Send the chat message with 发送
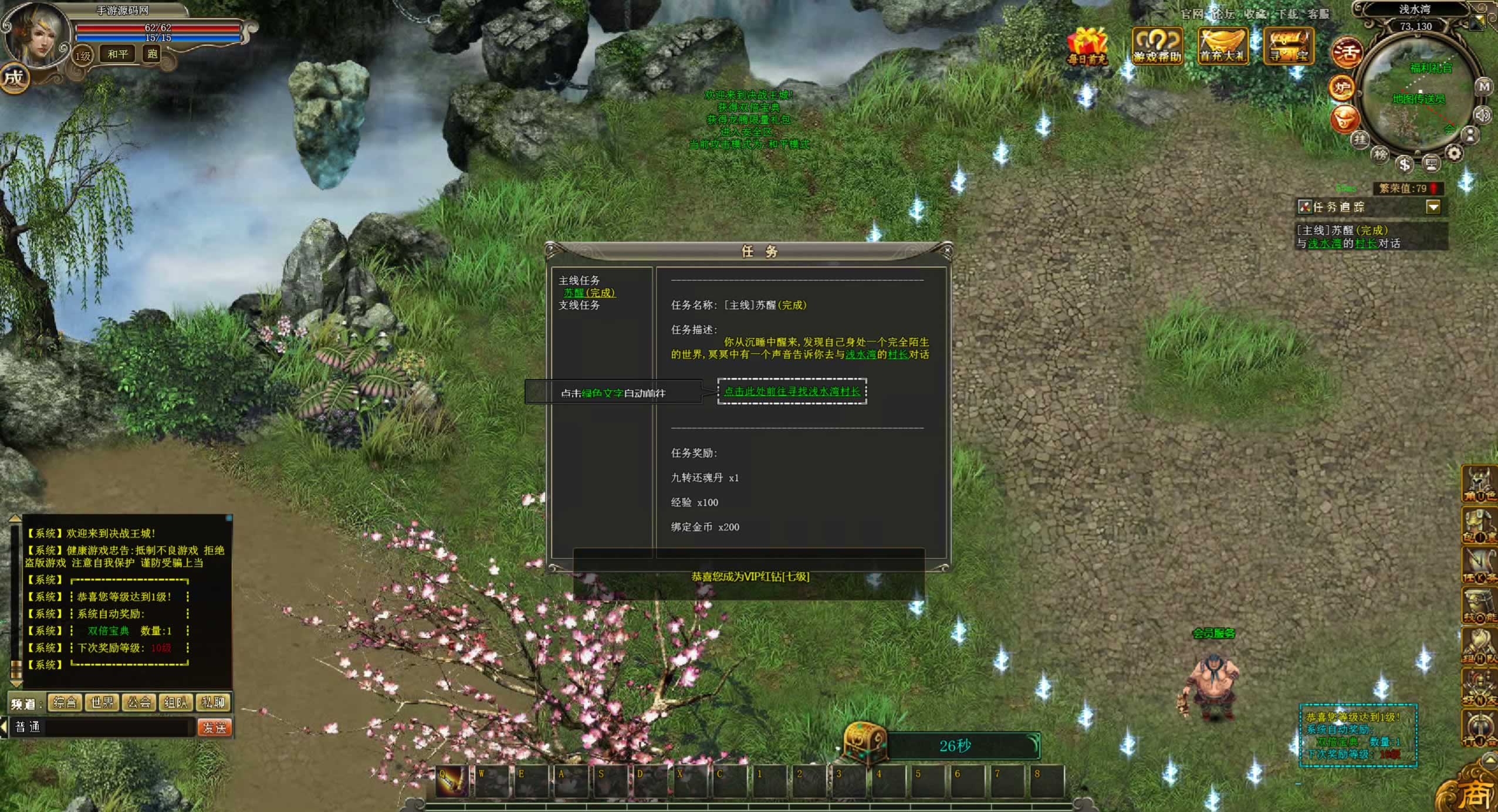Screen dimensions: 1498x812 pos(214,728)
